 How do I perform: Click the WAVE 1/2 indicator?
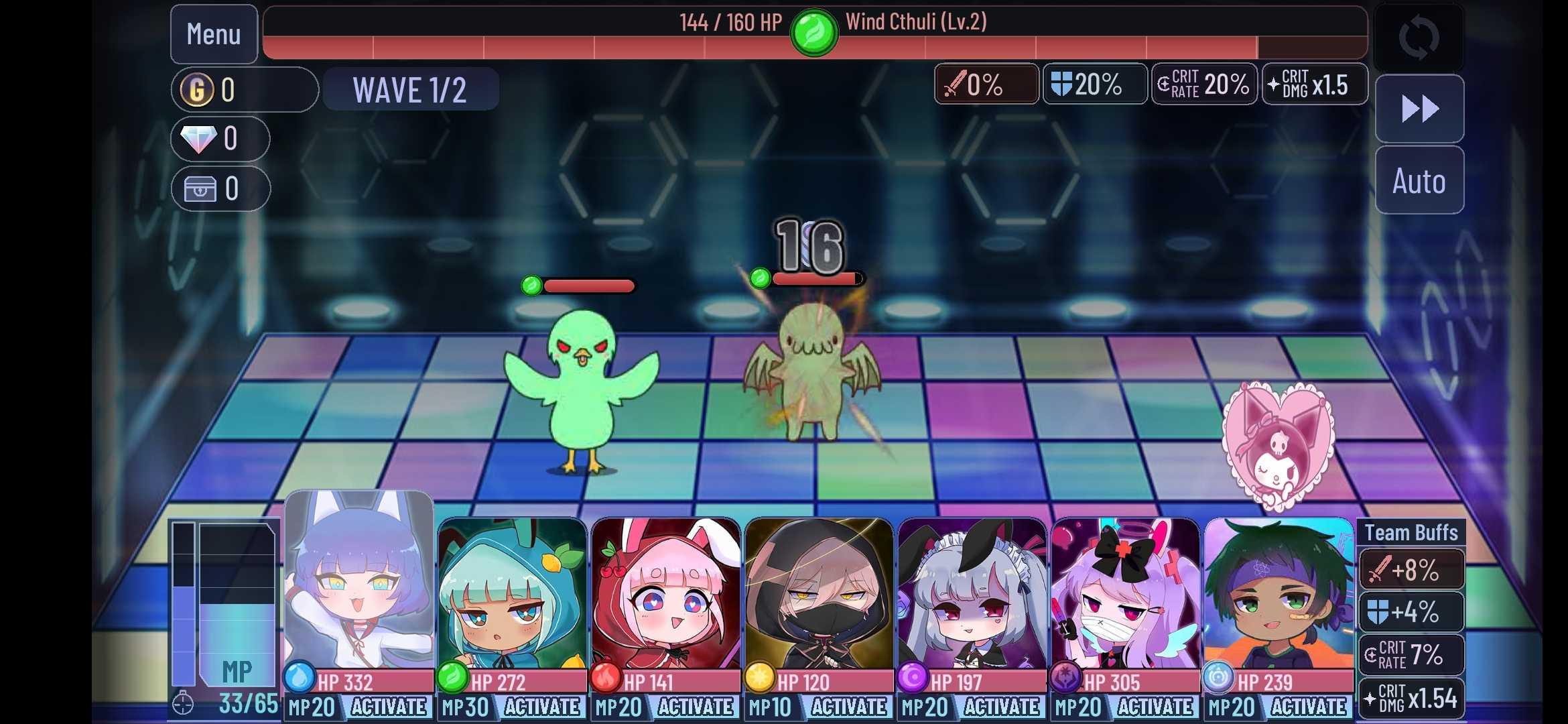click(x=410, y=89)
